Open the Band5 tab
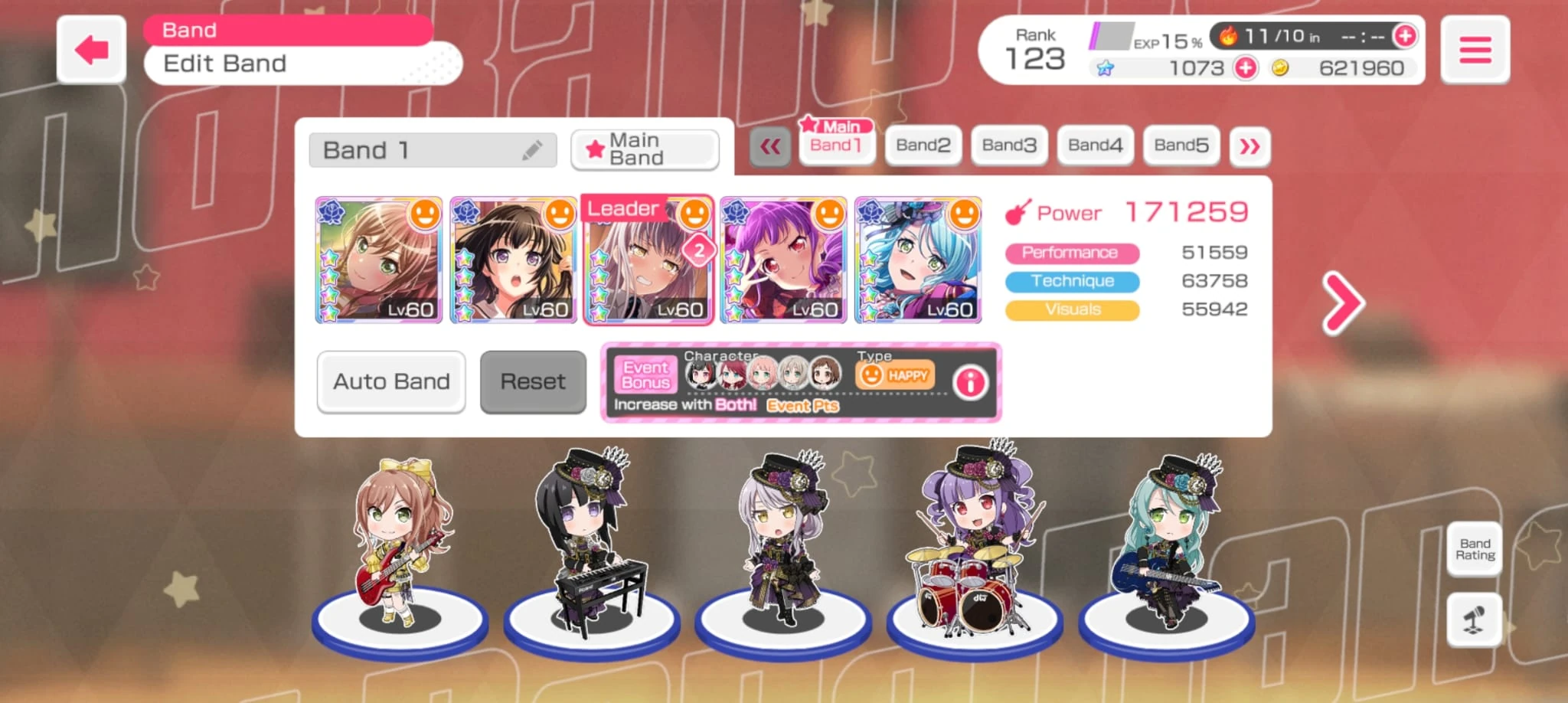The width and height of the screenshot is (1568, 703). (x=1181, y=144)
